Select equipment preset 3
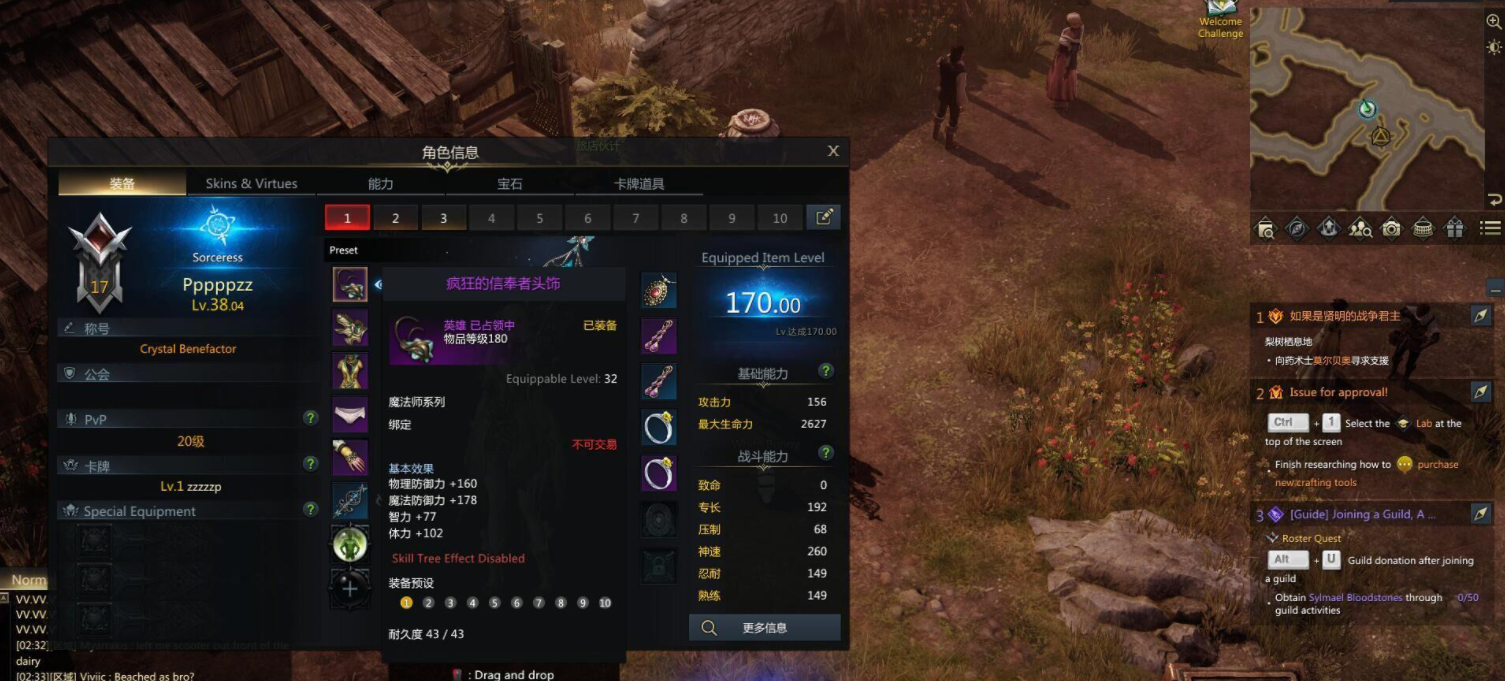1505x681 pixels. pyautogui.click(x=443, y=218)
